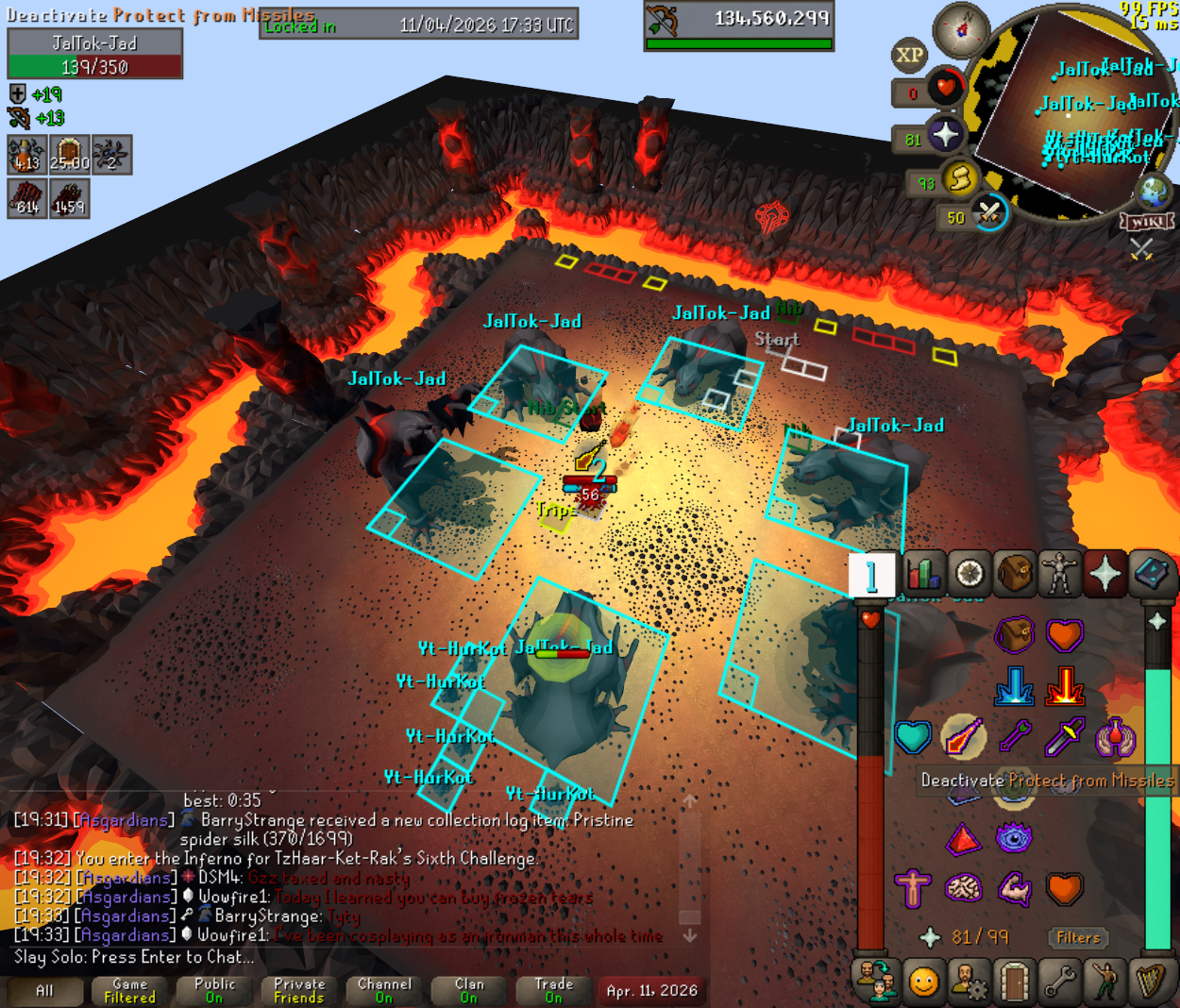Image resolution: width=1180 pixels, height=1008 pixels.
Task: Toggle the XP drops button
Action: point(909,56)
